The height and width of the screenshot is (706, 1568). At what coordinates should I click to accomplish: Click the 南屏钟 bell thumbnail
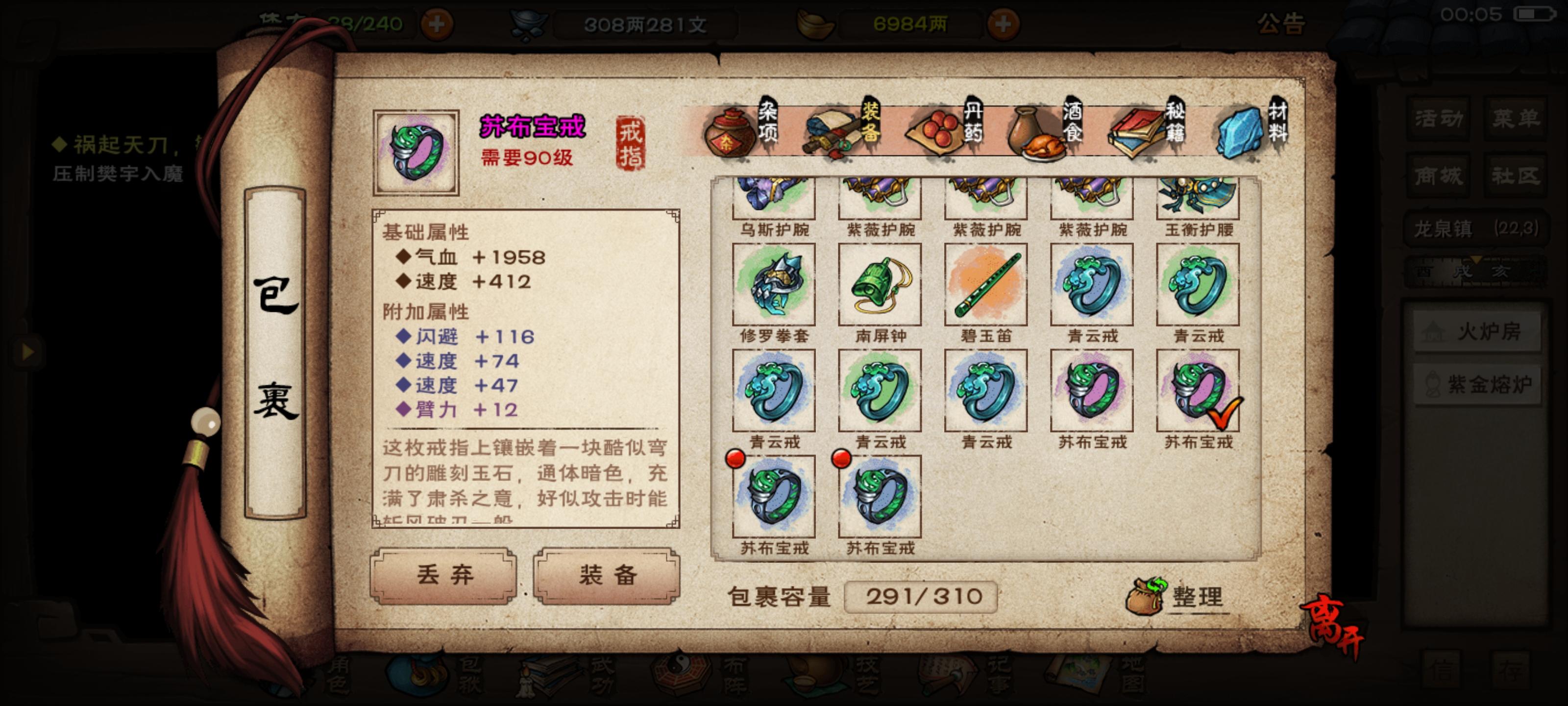(x=880, y=285)
